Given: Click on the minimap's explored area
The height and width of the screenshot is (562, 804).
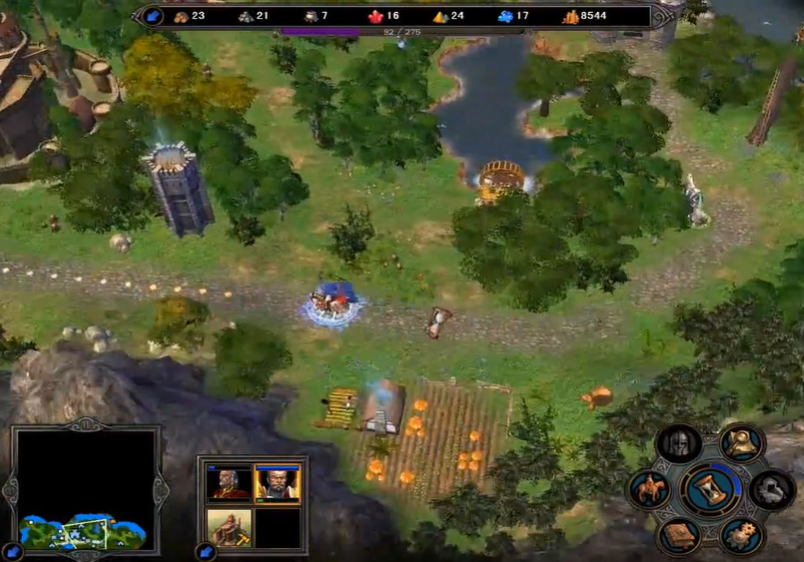Looking at the screenshot, I should click(x=82, y=530).
